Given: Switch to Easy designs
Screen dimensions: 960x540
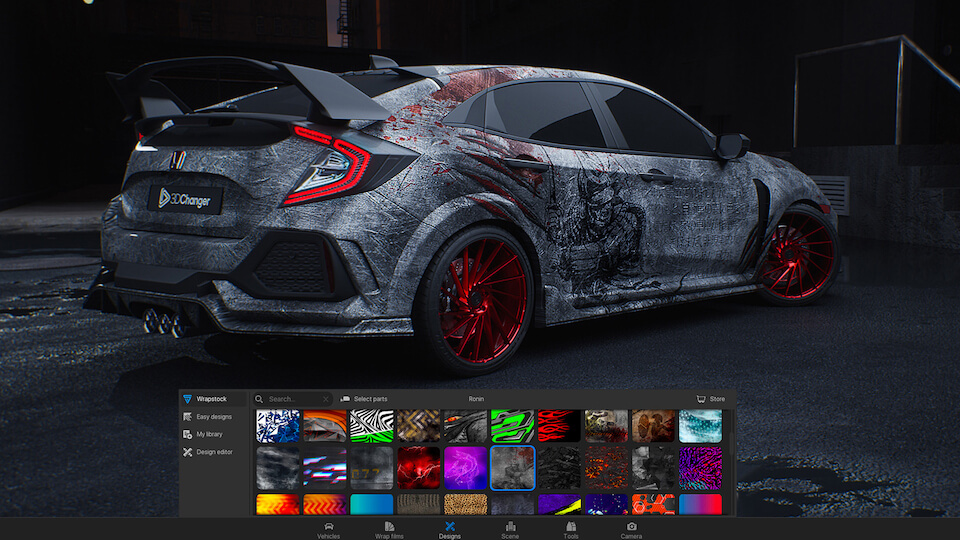Looking at the screenshot, I should coord(213,416).
